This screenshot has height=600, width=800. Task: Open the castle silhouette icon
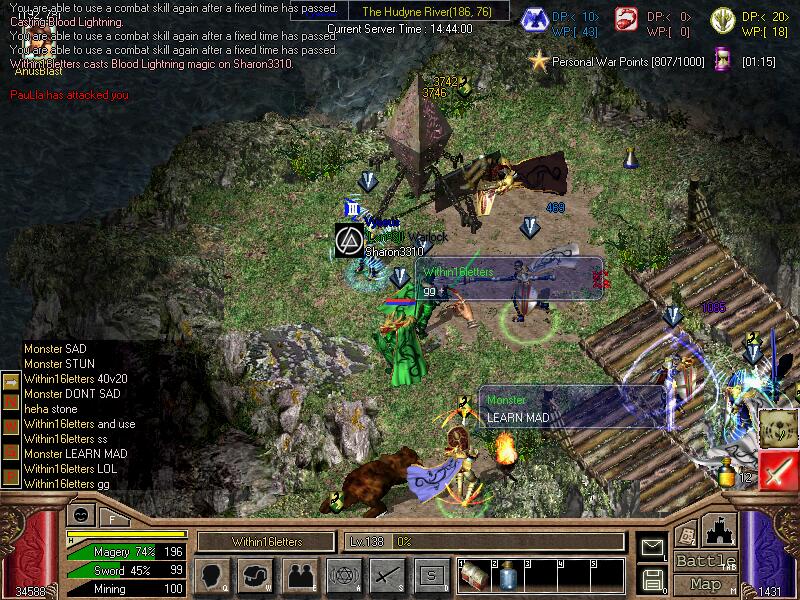pyautogui.click(x=721, y=530)
